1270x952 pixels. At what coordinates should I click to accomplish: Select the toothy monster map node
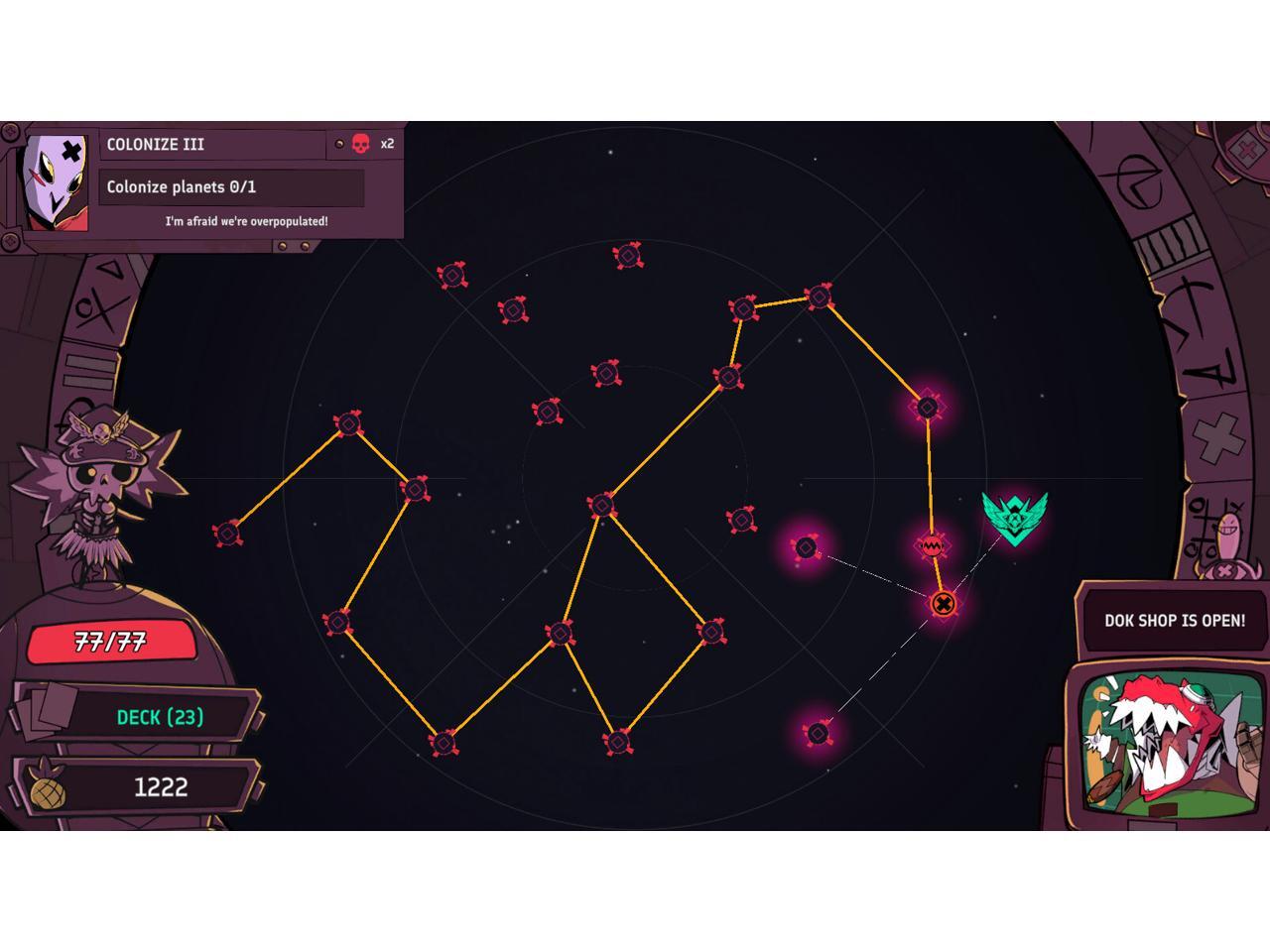click(932, 544)
